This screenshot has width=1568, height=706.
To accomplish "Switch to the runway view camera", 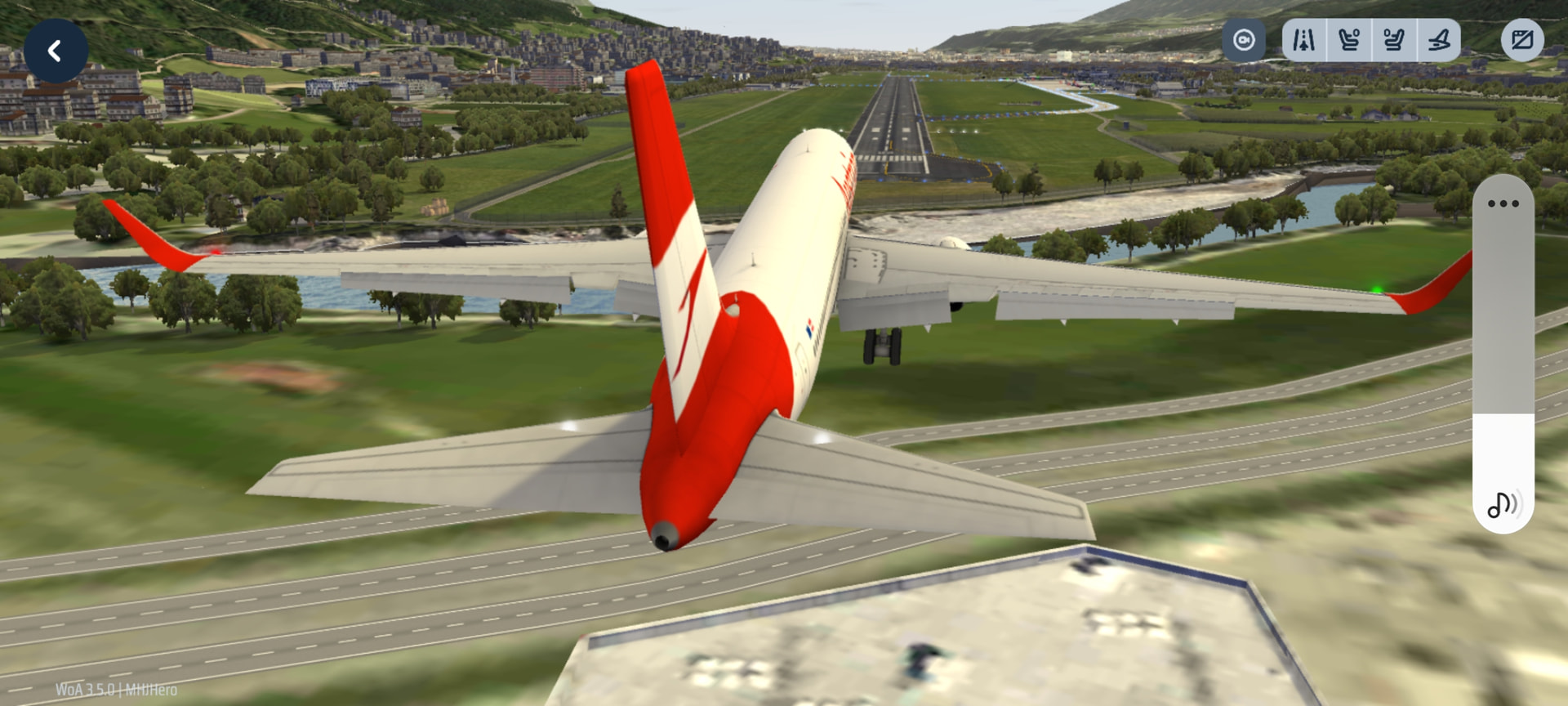I will (x=1304, y=40).
